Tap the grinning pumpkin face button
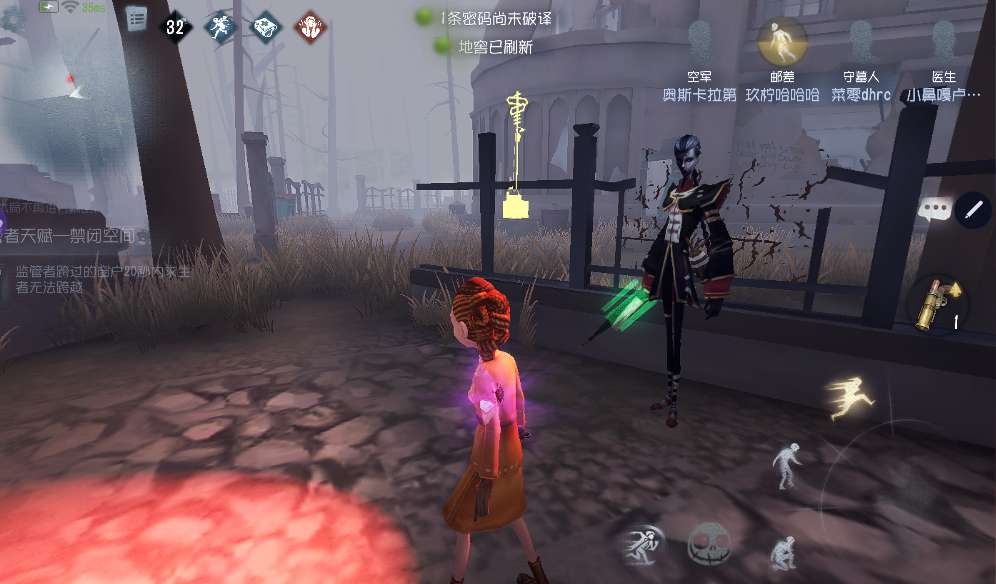 [x=708, y=543]
